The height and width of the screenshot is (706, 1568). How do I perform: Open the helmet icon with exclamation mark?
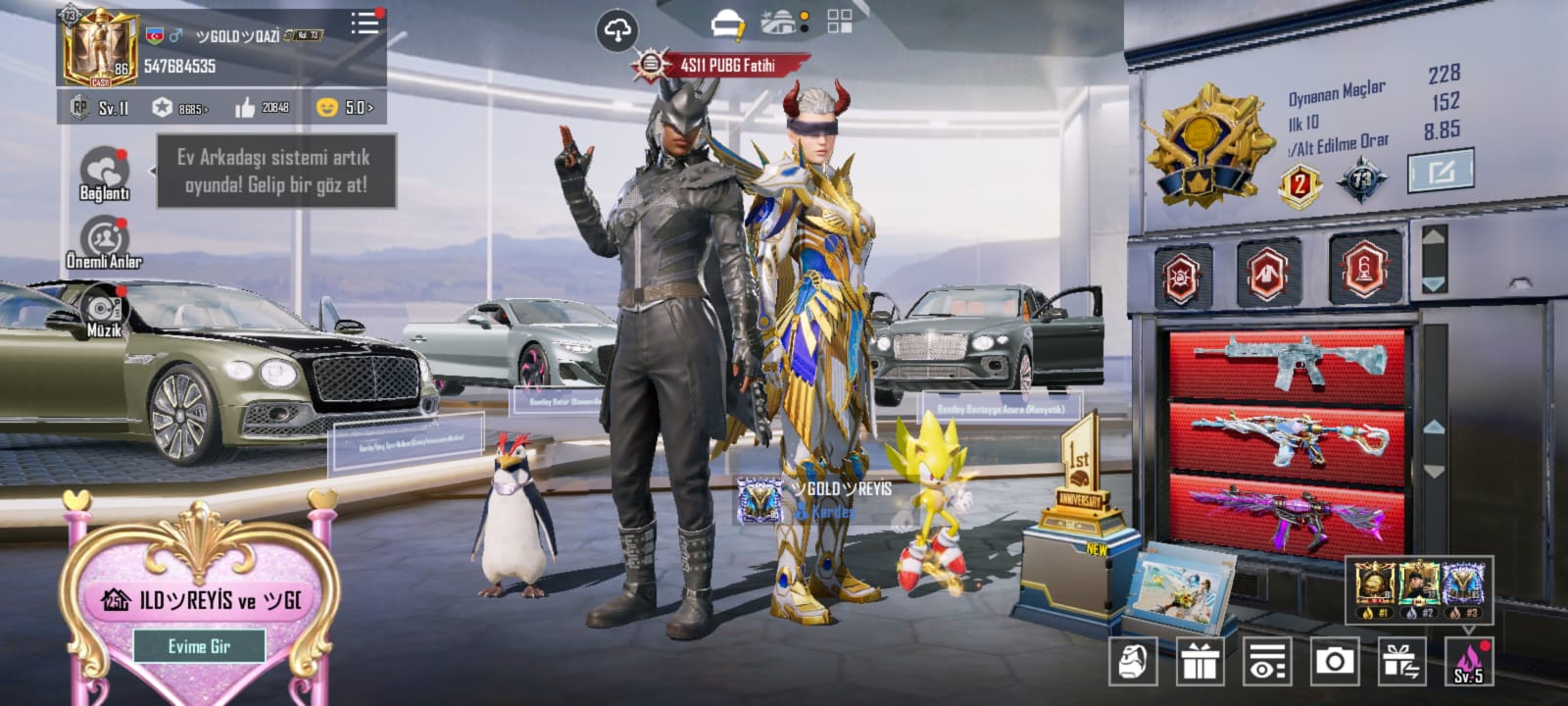(727, 24)
